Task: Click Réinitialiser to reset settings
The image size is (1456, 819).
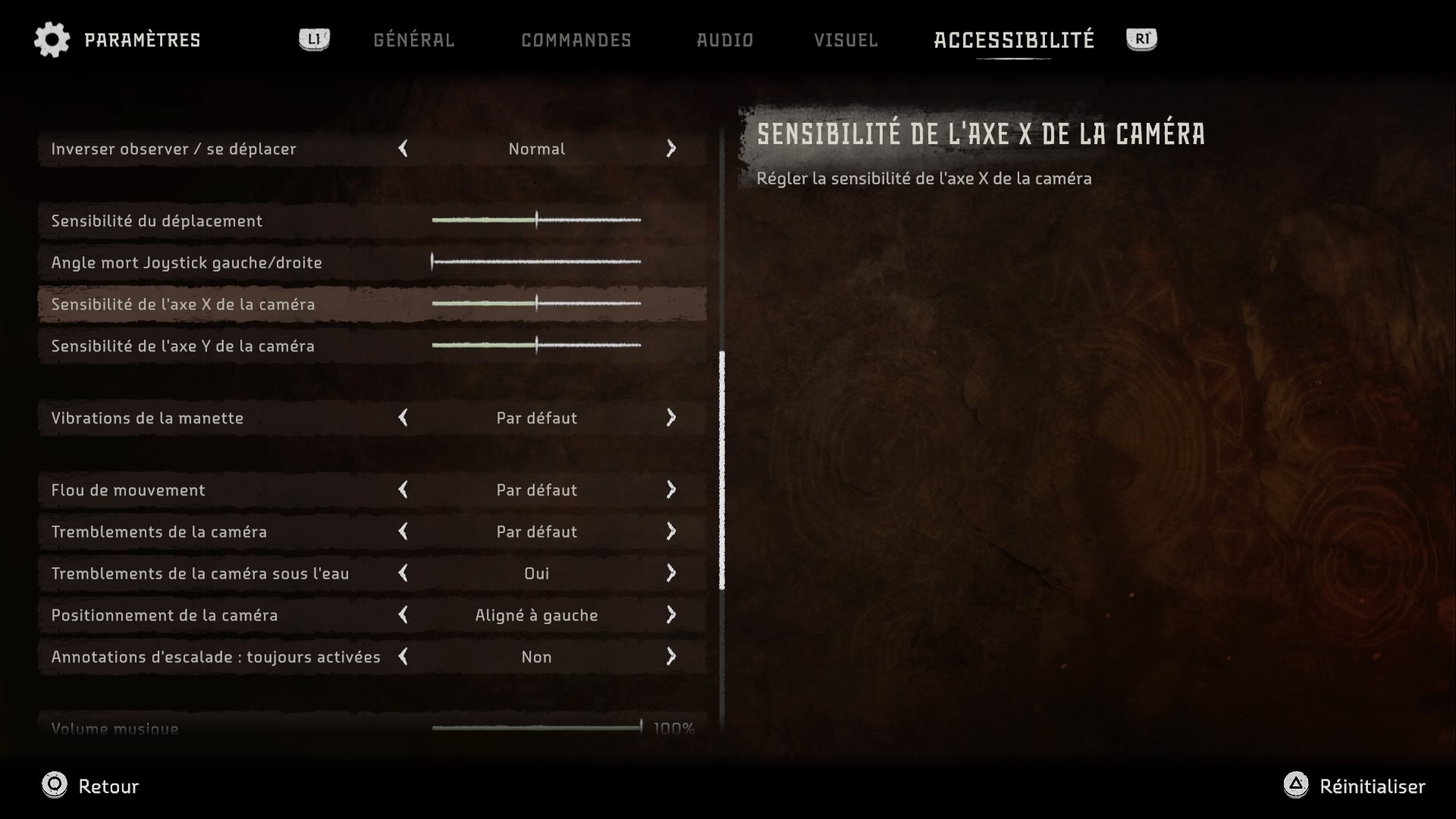Action: point(1354,786)
